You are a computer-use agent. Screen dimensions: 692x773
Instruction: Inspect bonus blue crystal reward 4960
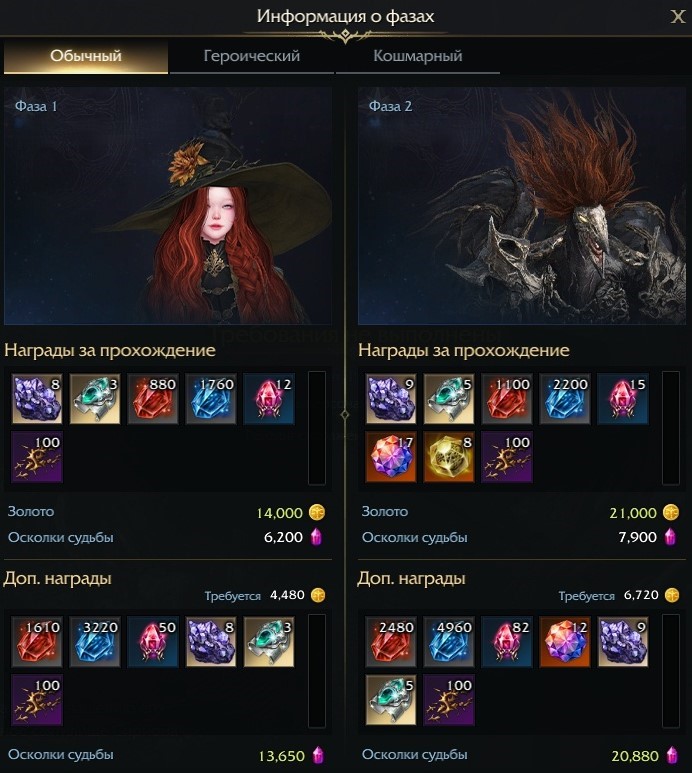tap(447, 641)
